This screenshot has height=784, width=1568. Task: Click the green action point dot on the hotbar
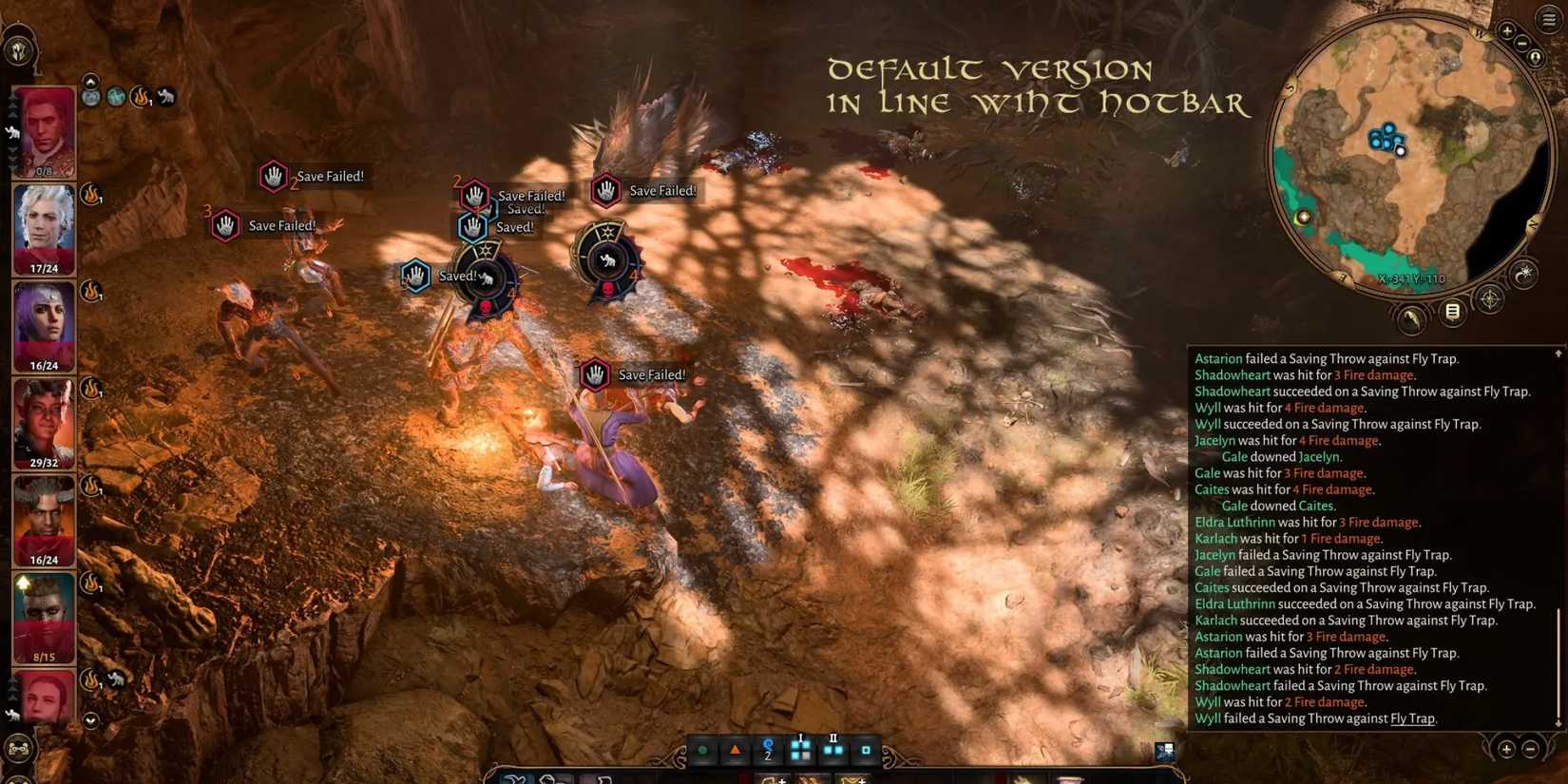(x=702, y=750)
